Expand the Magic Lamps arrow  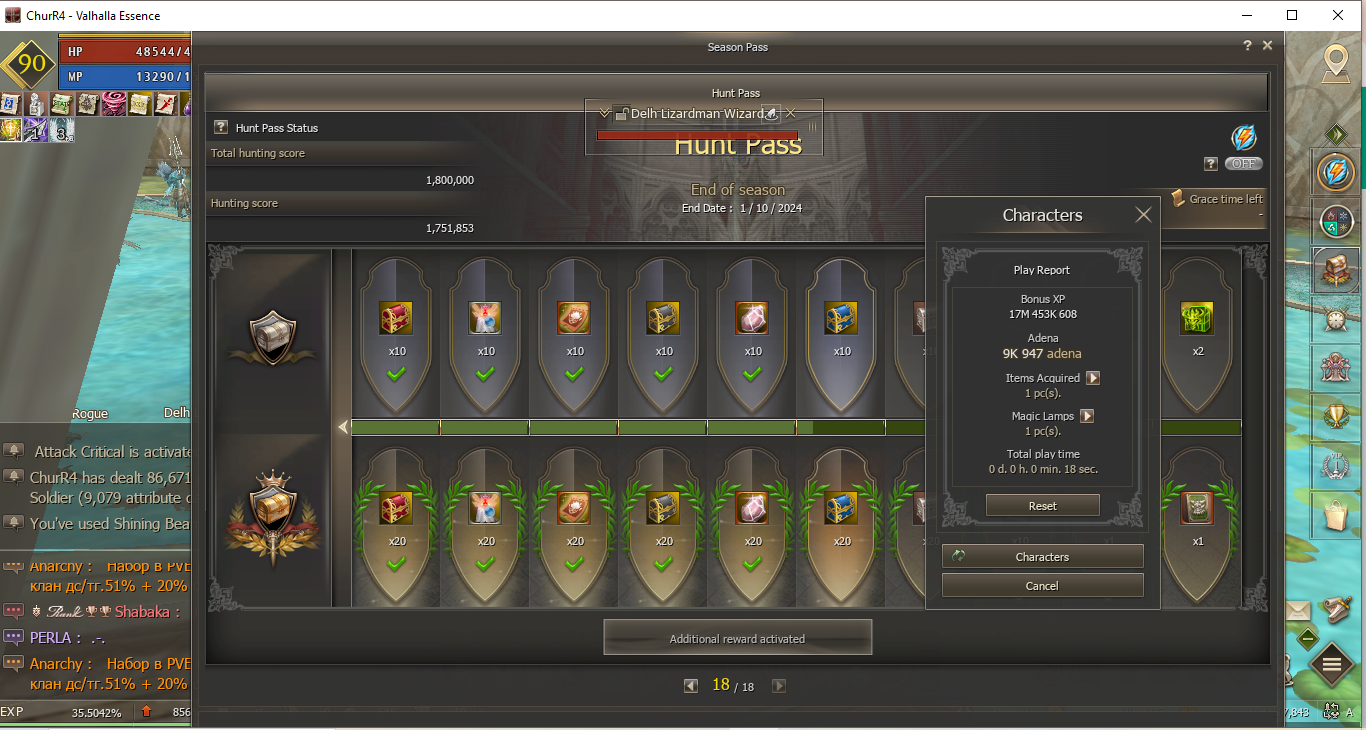pos(1087,416)
